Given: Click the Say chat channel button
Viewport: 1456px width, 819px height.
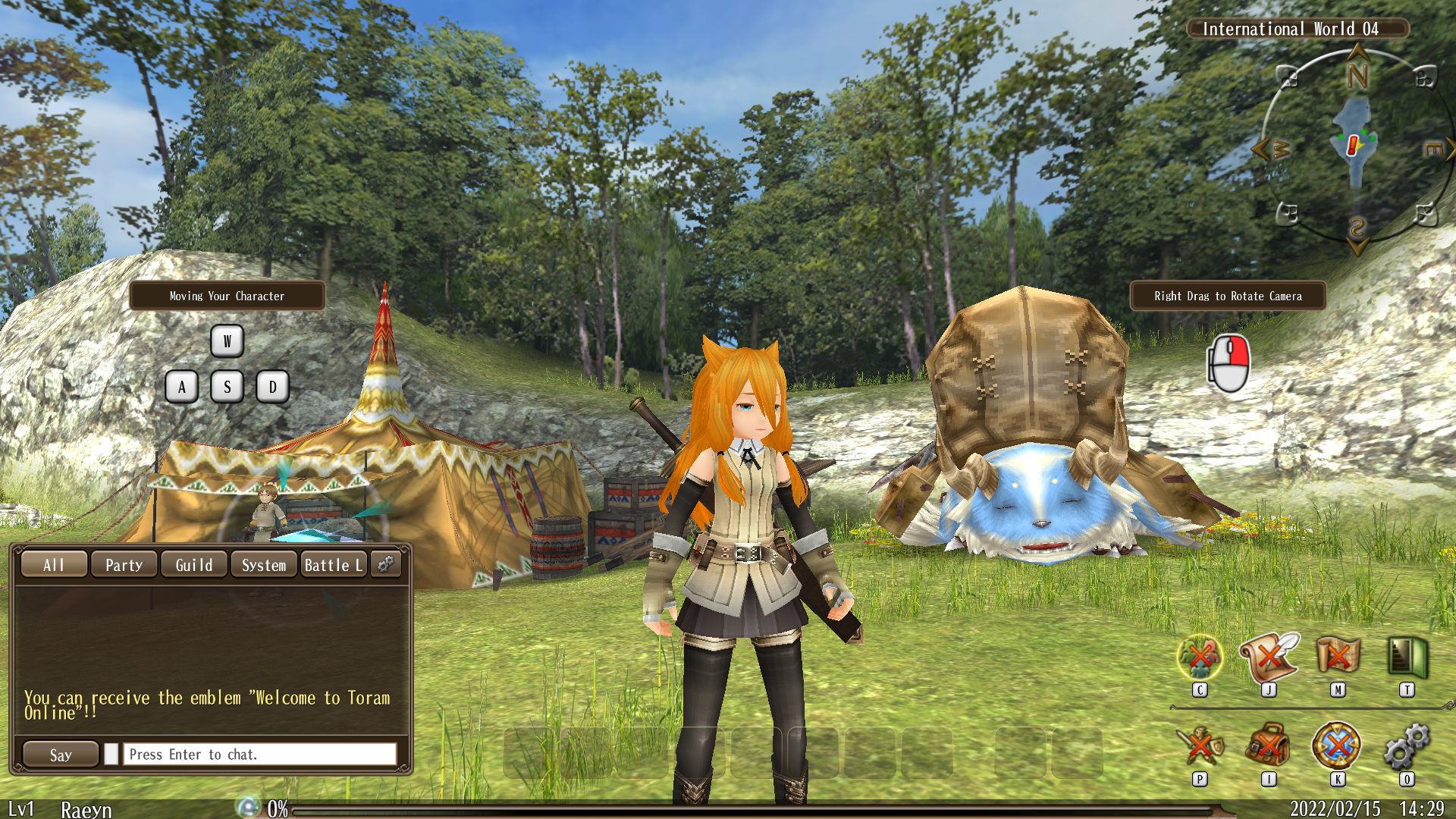Looking at the screenshot, I should [x=61, y=755].
